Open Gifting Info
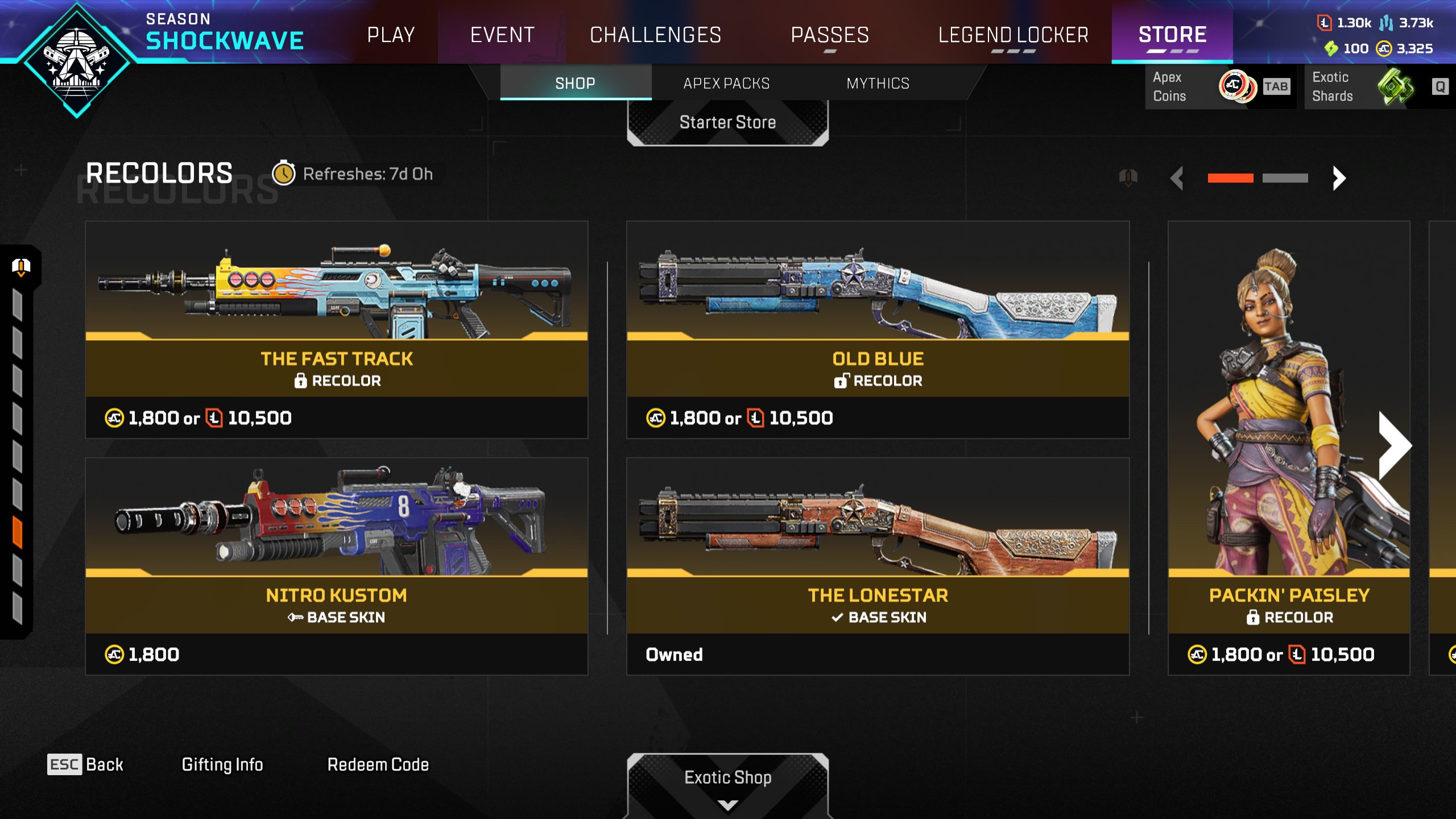This screenshot has height=819, width=1456. point(222,764)
